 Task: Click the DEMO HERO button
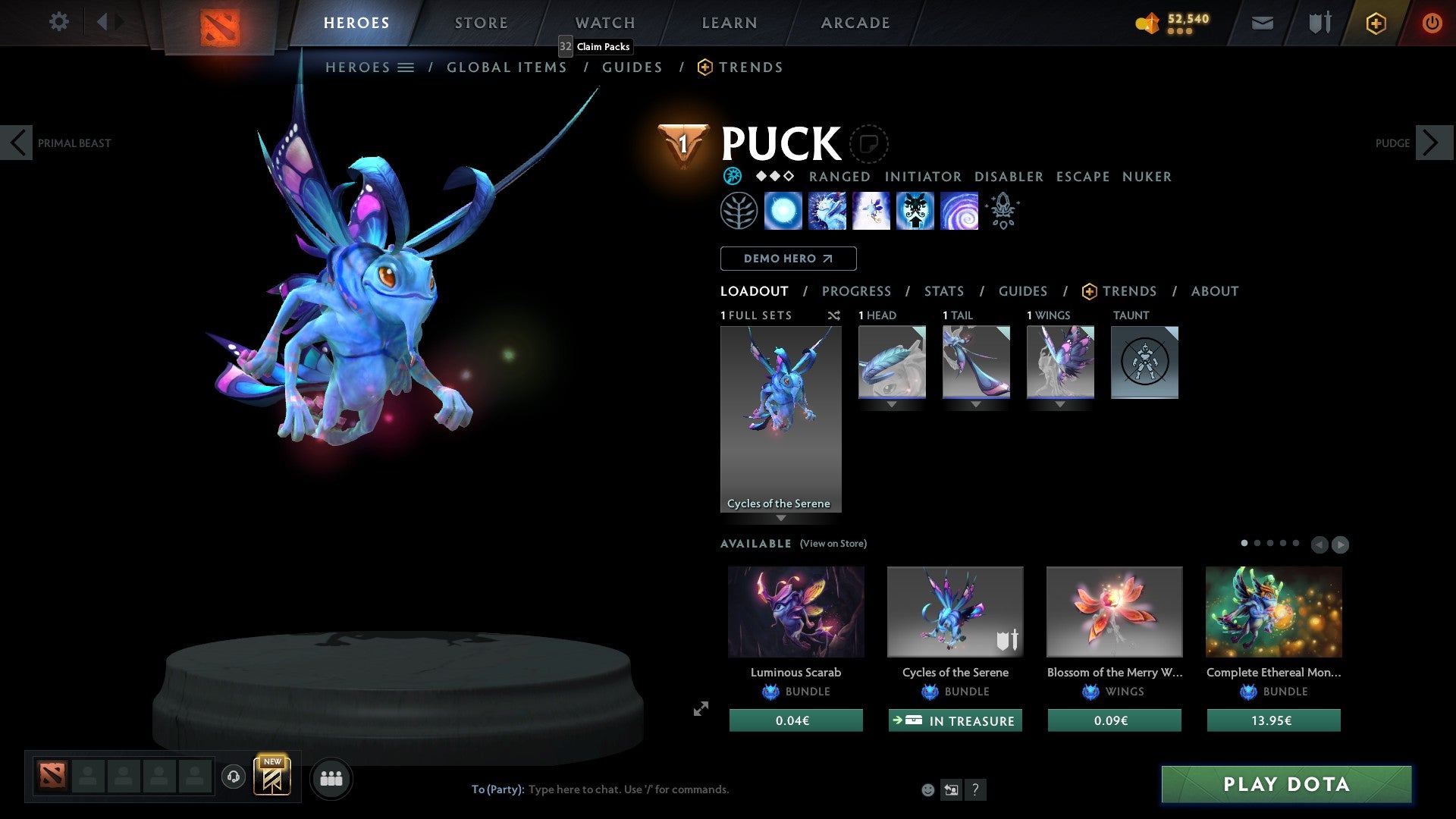click(x=788, y=258)
